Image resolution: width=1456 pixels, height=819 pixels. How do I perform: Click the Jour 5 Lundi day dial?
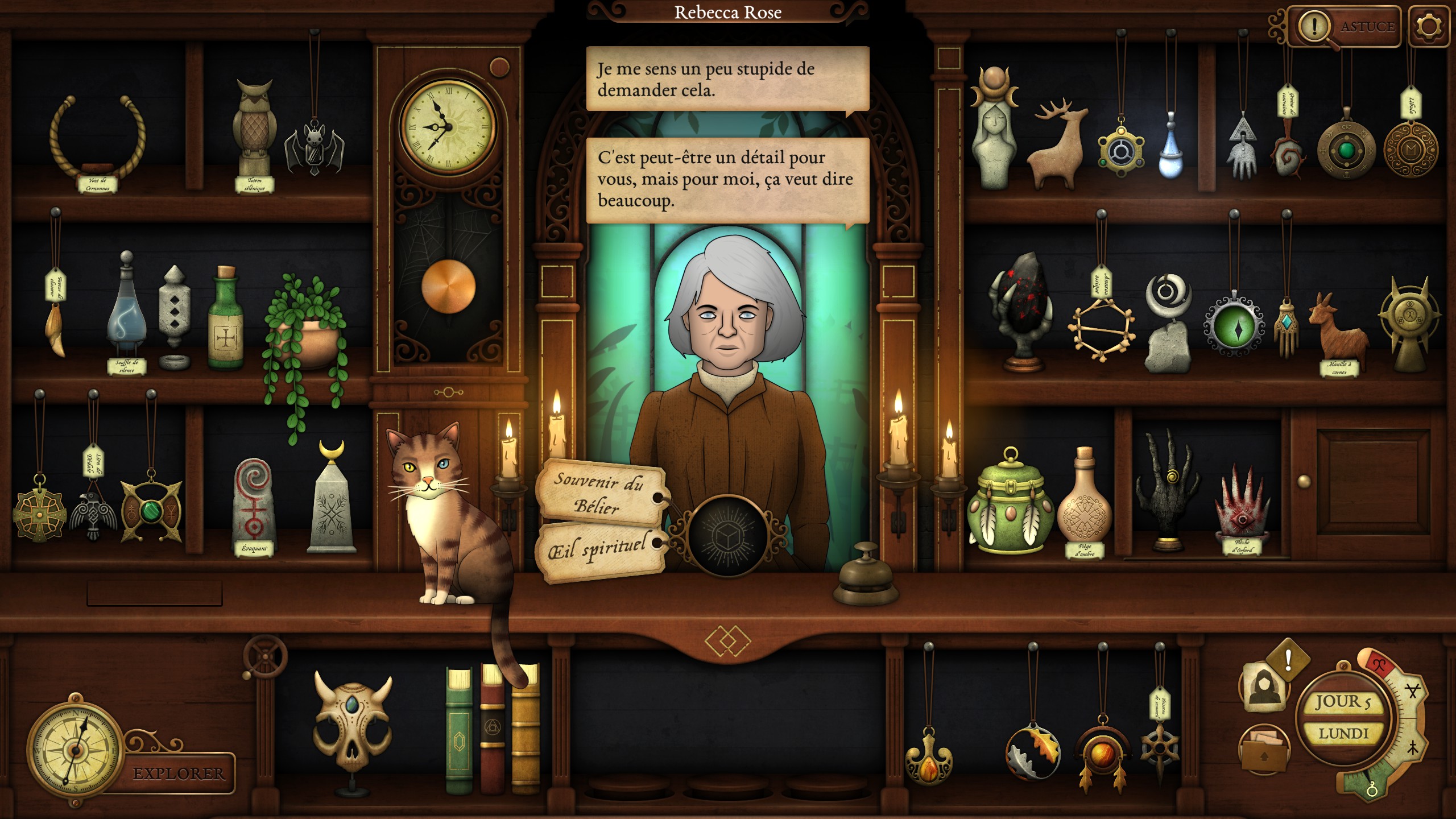pyautogui.click(x=1343, y=718)
